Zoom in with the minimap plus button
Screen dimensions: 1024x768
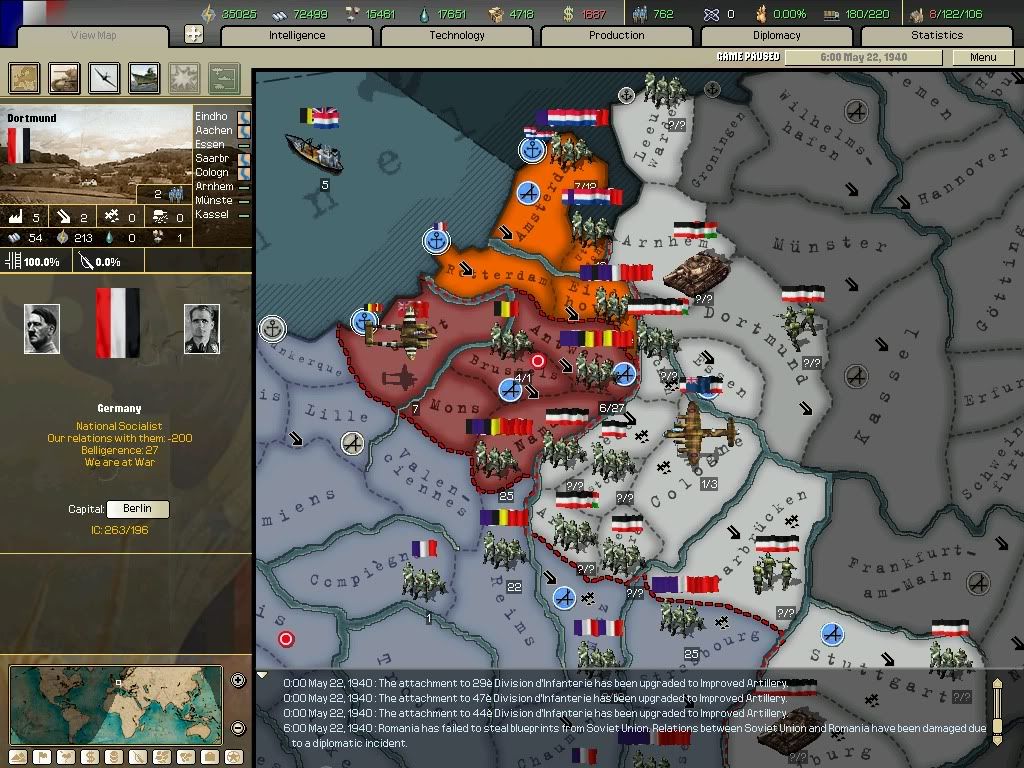(x=238, y=681)
